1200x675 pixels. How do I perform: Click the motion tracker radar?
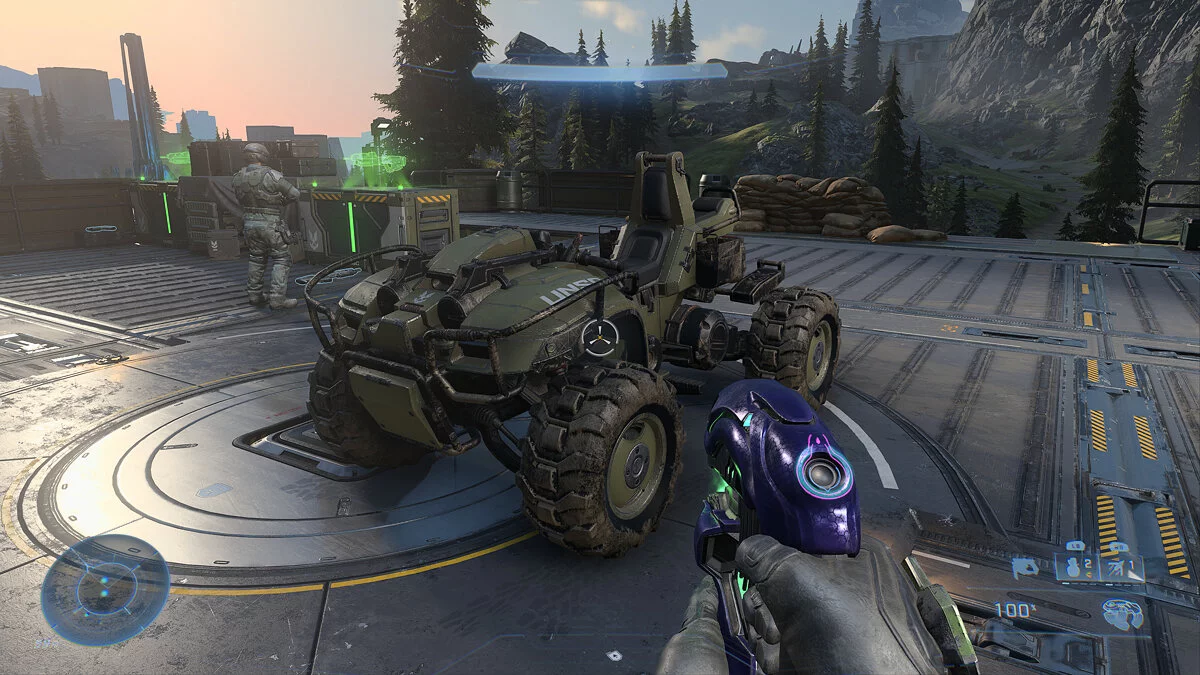tap(105, 589)
